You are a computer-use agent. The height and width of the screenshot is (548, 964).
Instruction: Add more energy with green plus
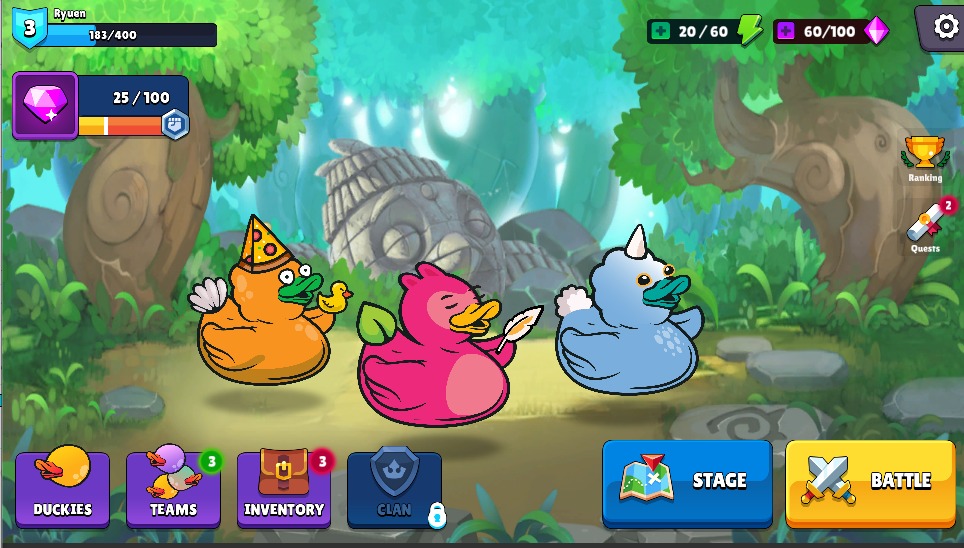point(659,31)
